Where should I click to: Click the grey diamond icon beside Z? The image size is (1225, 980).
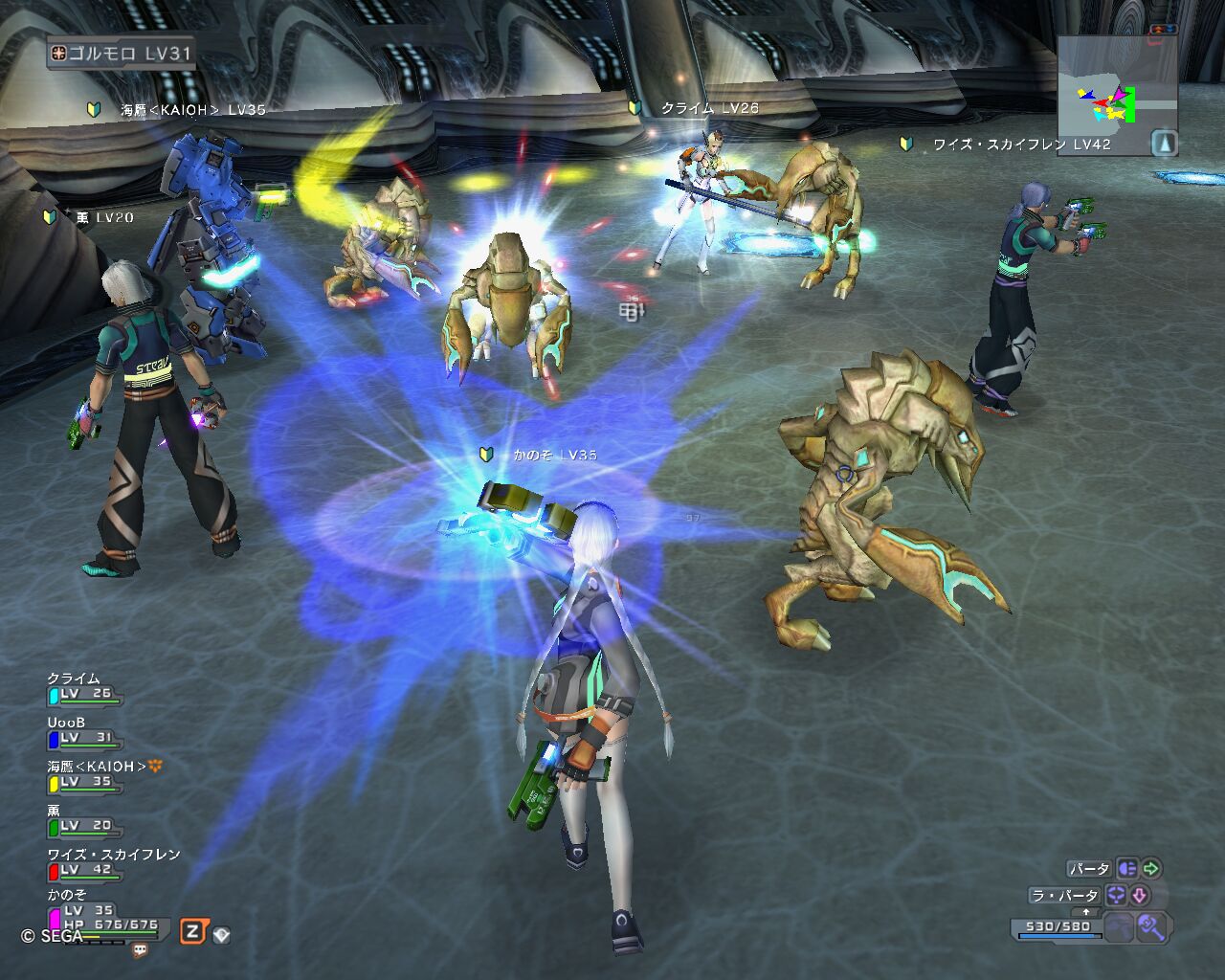point(221,935)
